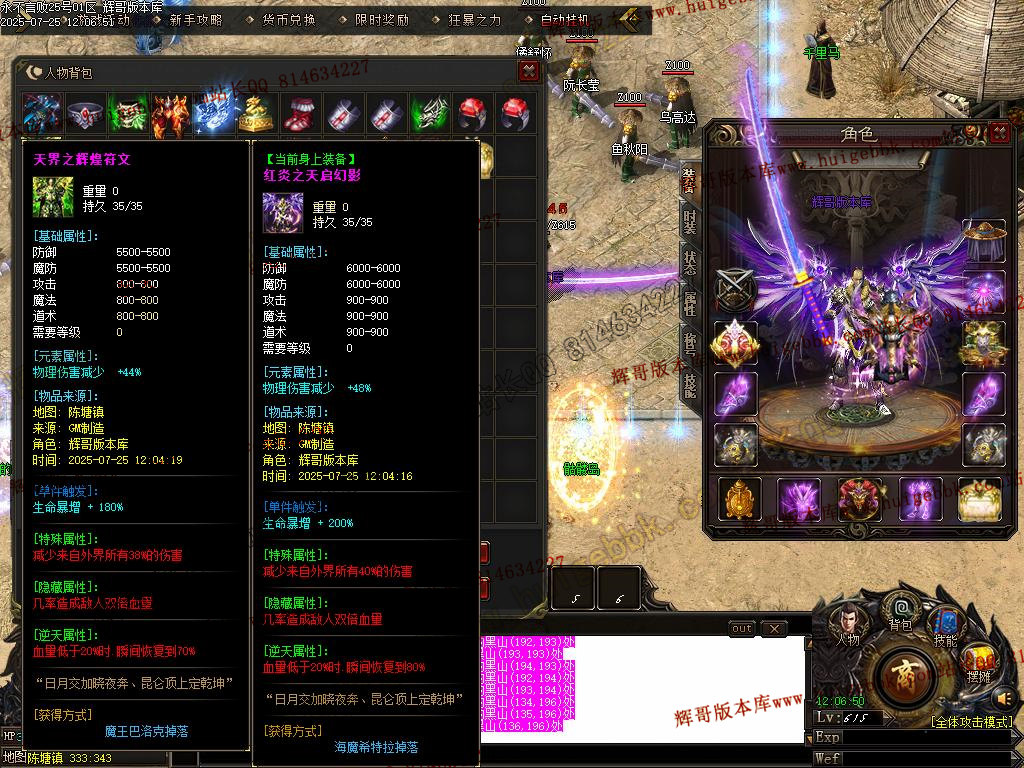
Task: Open the 新手攻略 beginner guide menu
Action: [x=195, y=19]
